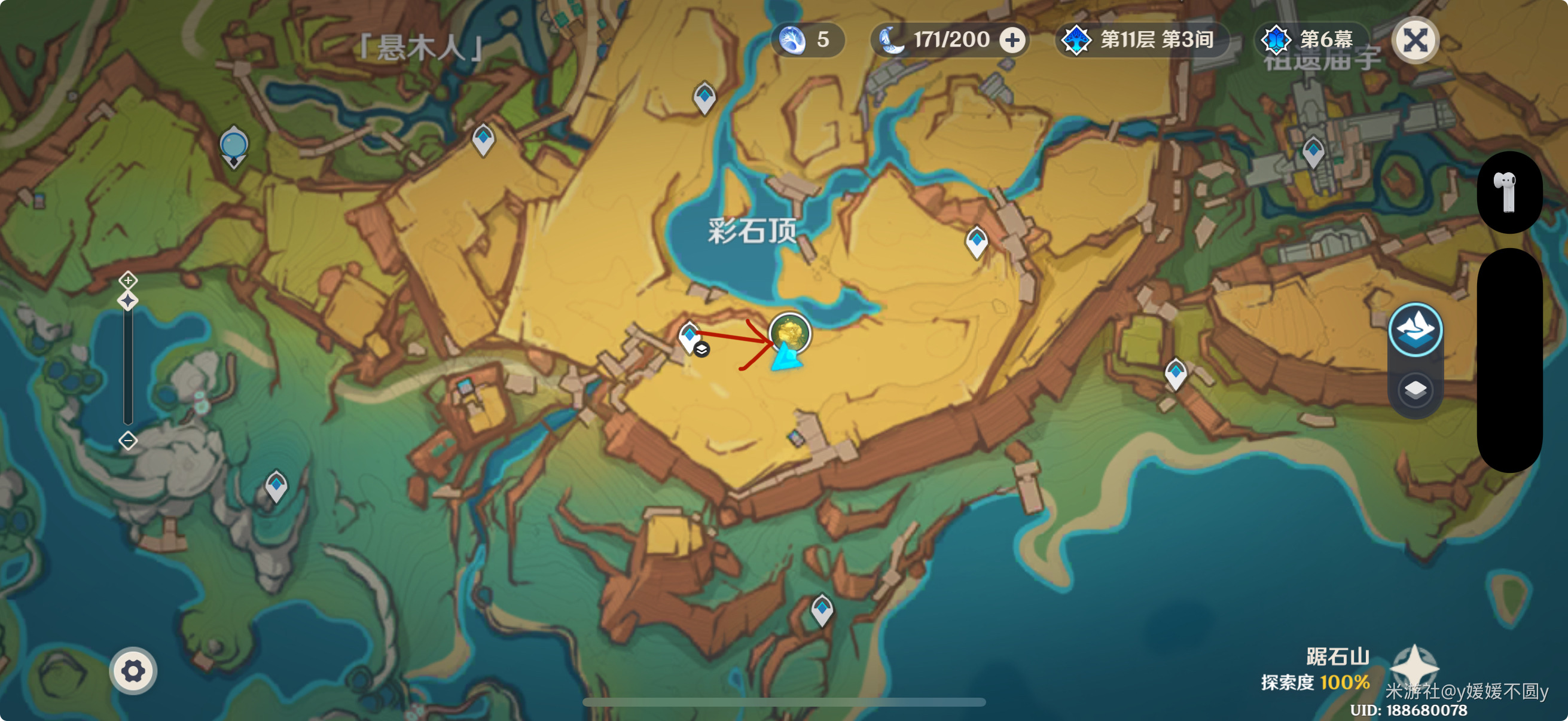
Task: Add Original Resin with the plus button
Action: (1012, 41)
